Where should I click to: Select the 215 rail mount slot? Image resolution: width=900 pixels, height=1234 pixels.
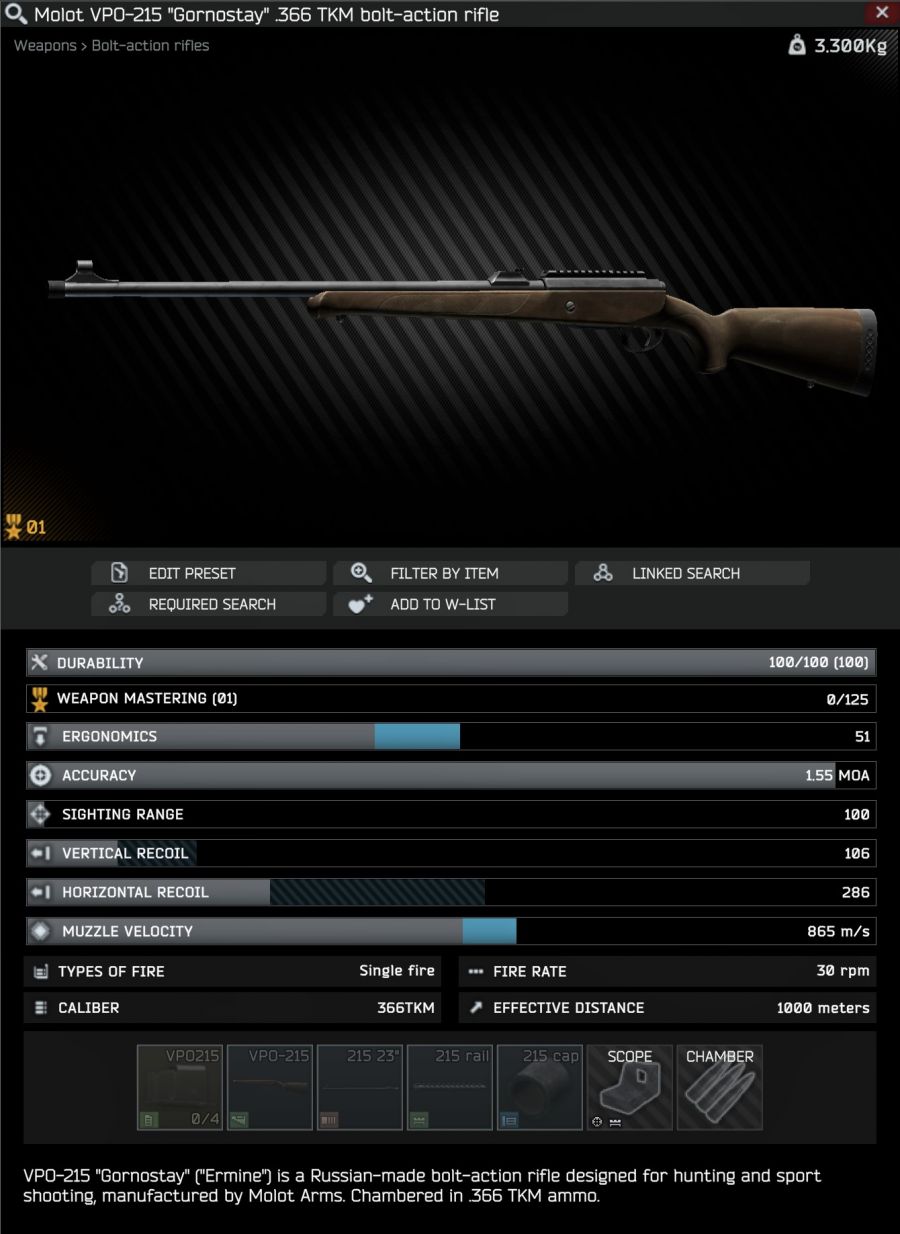pos(450,1087)
